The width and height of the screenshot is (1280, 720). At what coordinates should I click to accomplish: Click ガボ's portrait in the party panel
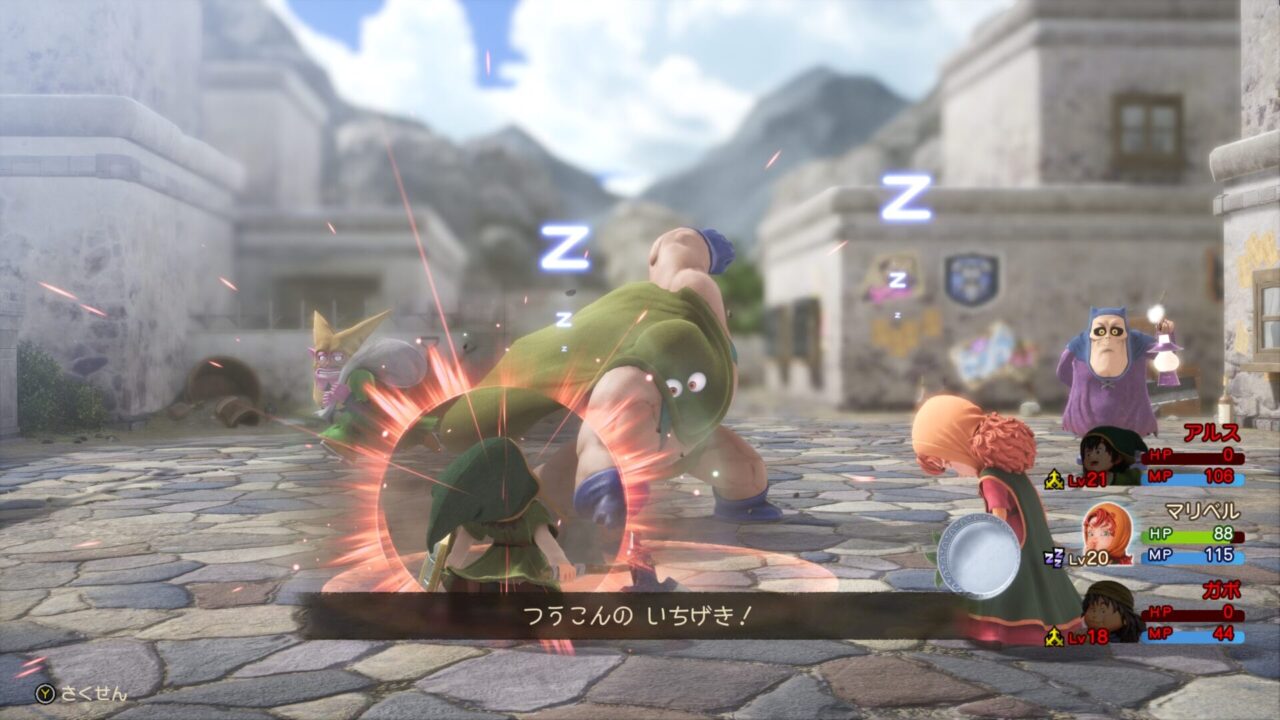point(1112,610)
